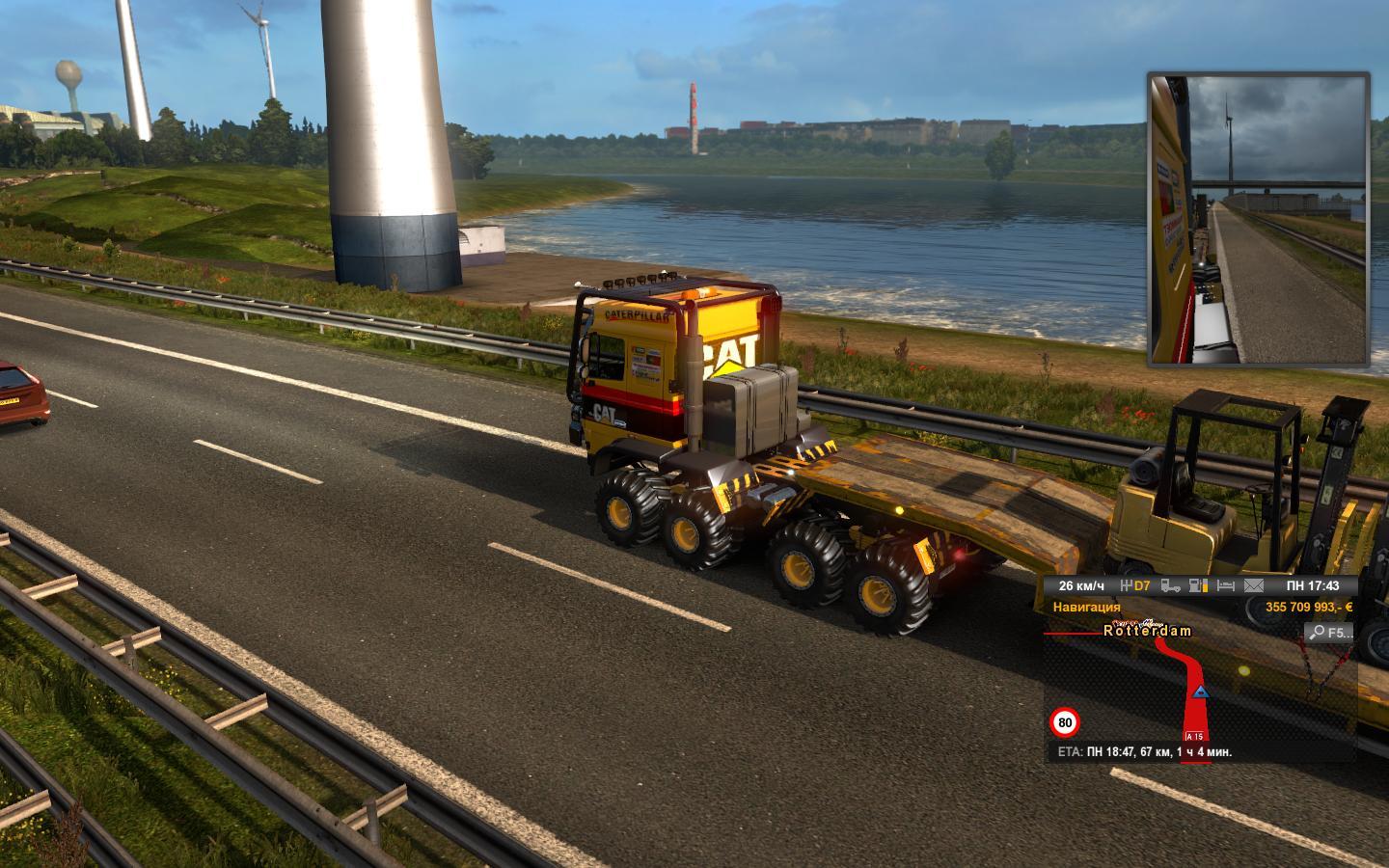Image resolution: width=1389 pixels, height=868 pixels.
Task: Click the envelope mail icon
Action: [x=1253, y=585]
